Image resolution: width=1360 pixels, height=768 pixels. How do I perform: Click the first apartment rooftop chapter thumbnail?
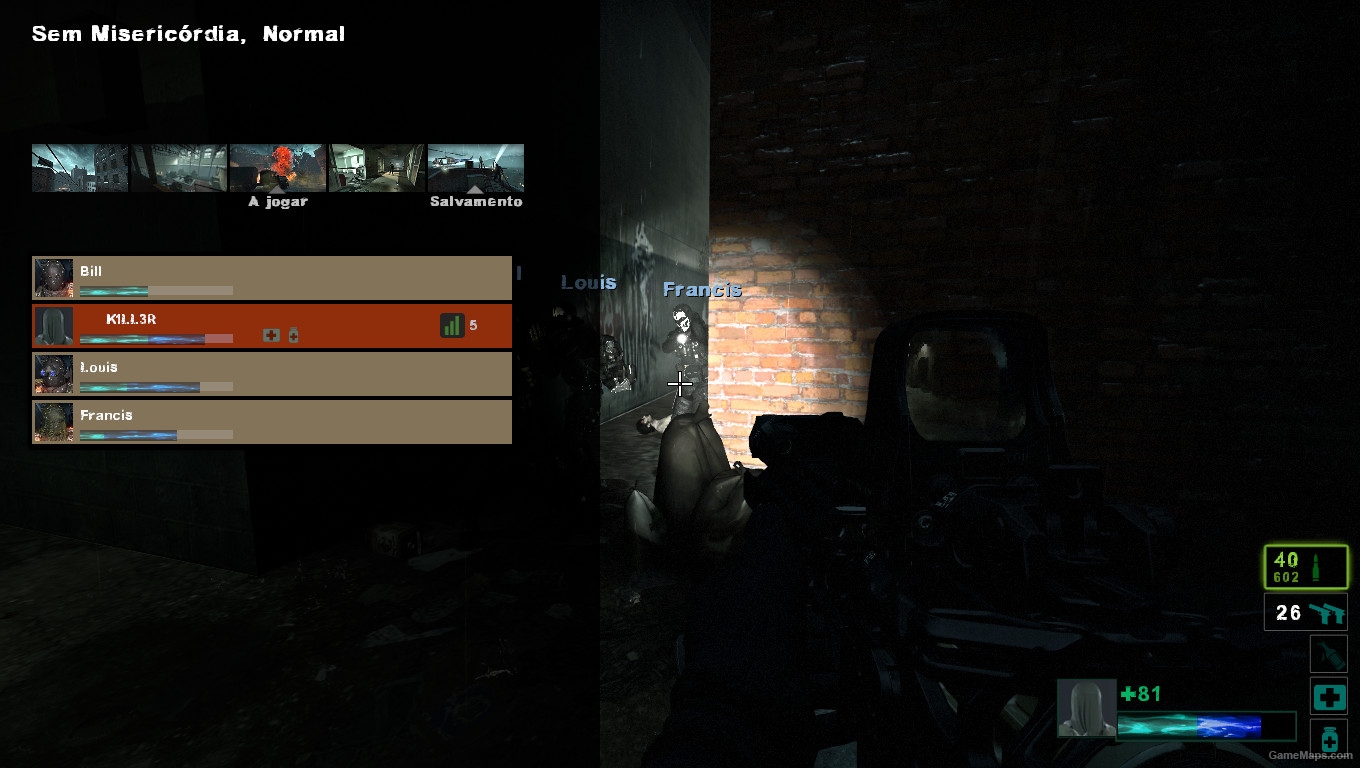click(79, 168)
